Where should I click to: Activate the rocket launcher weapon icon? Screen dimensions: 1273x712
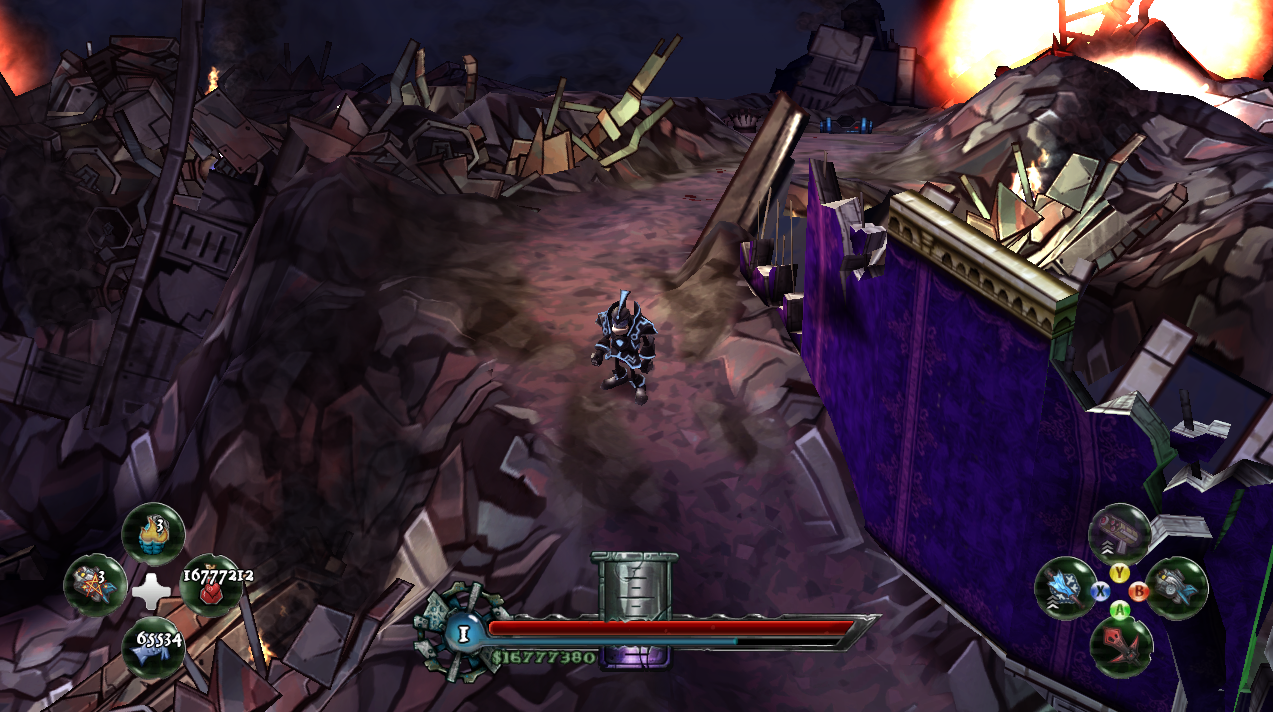coord(1118,532)
